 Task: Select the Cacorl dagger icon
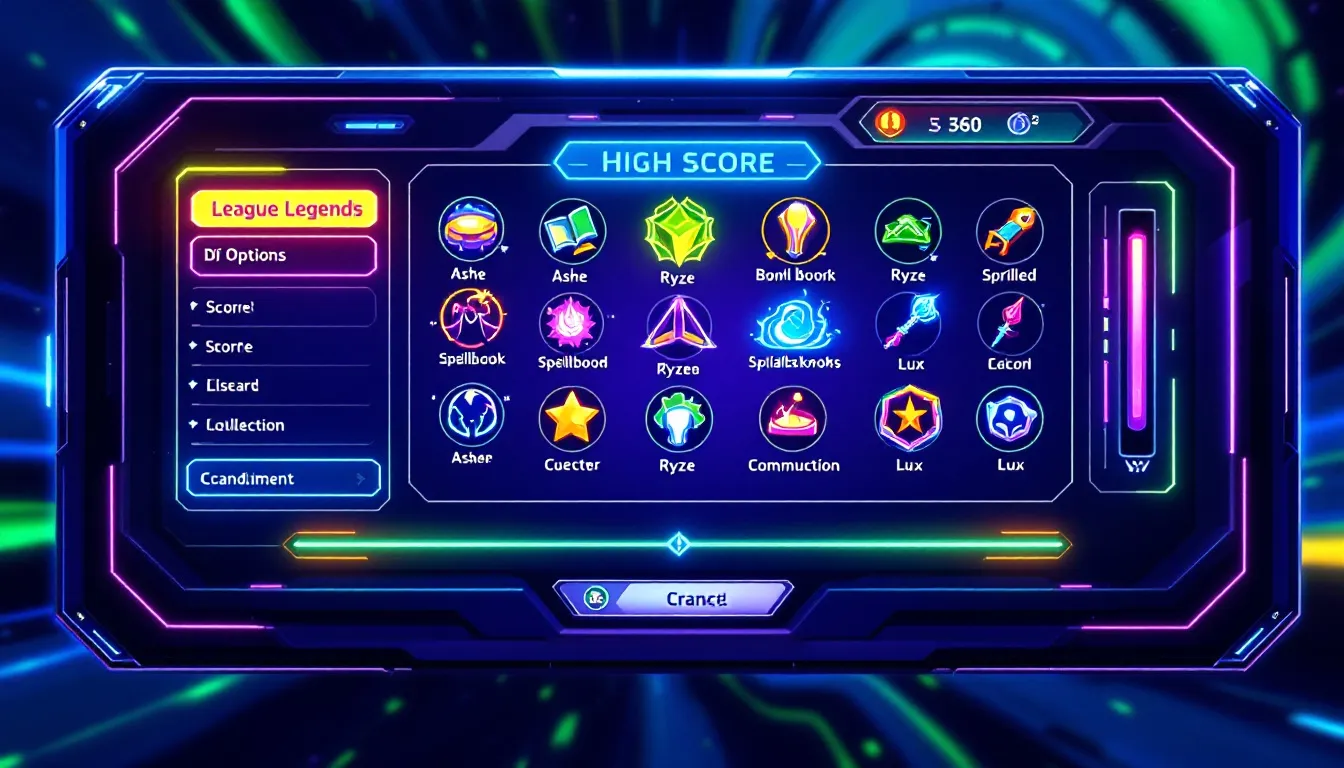(1009, 323)
